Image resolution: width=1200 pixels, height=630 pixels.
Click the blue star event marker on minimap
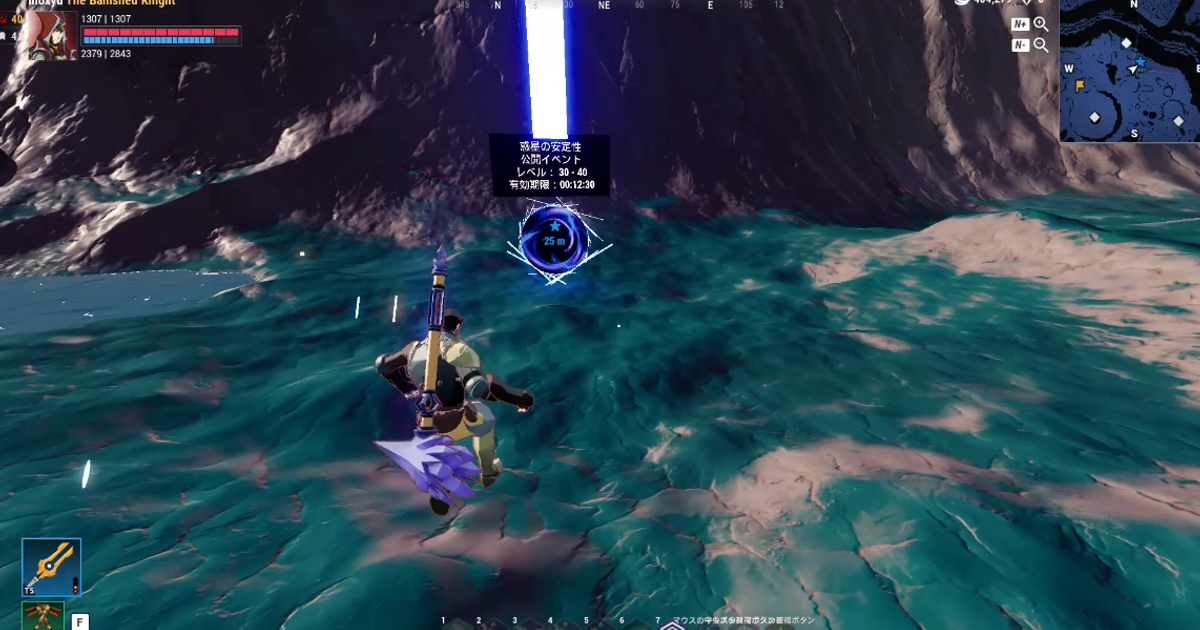pos(1140,62)
